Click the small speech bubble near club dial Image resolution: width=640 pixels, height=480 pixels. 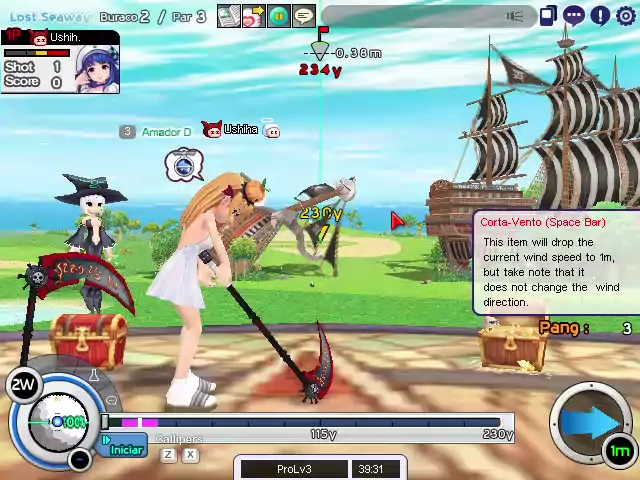111,400
